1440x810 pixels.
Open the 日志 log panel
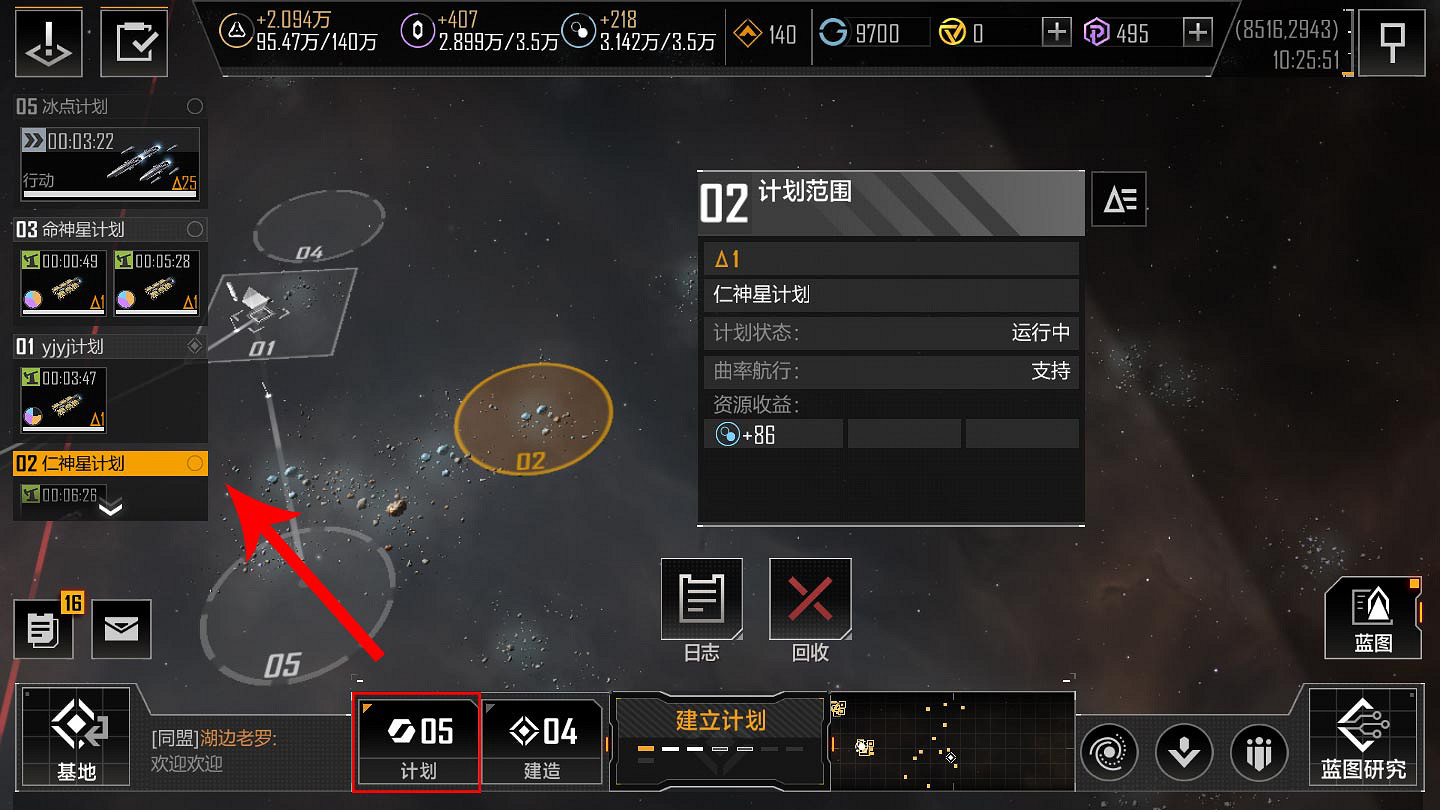click(x=701, y=600)
